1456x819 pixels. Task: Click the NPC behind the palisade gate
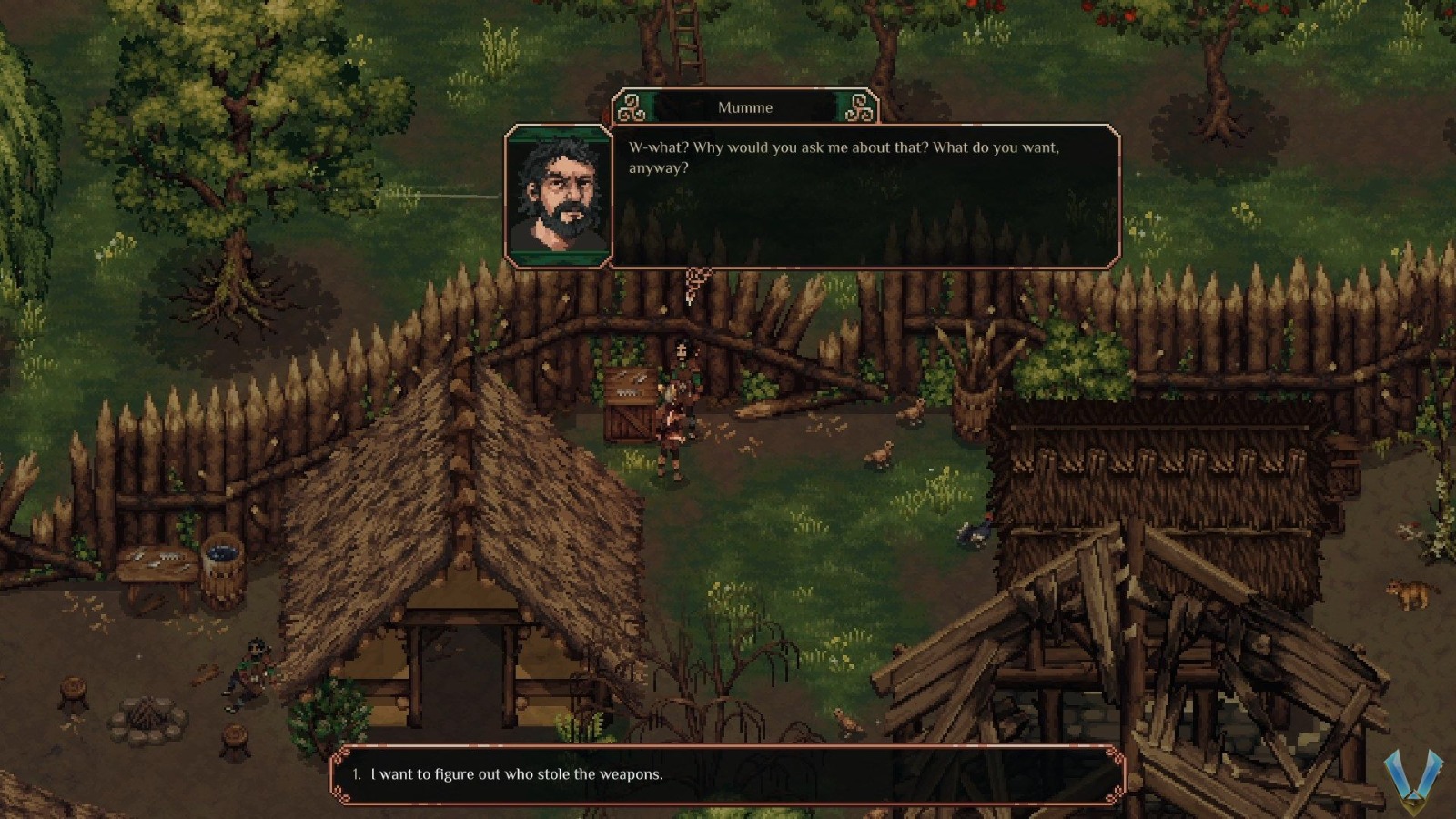click(683, 357)
